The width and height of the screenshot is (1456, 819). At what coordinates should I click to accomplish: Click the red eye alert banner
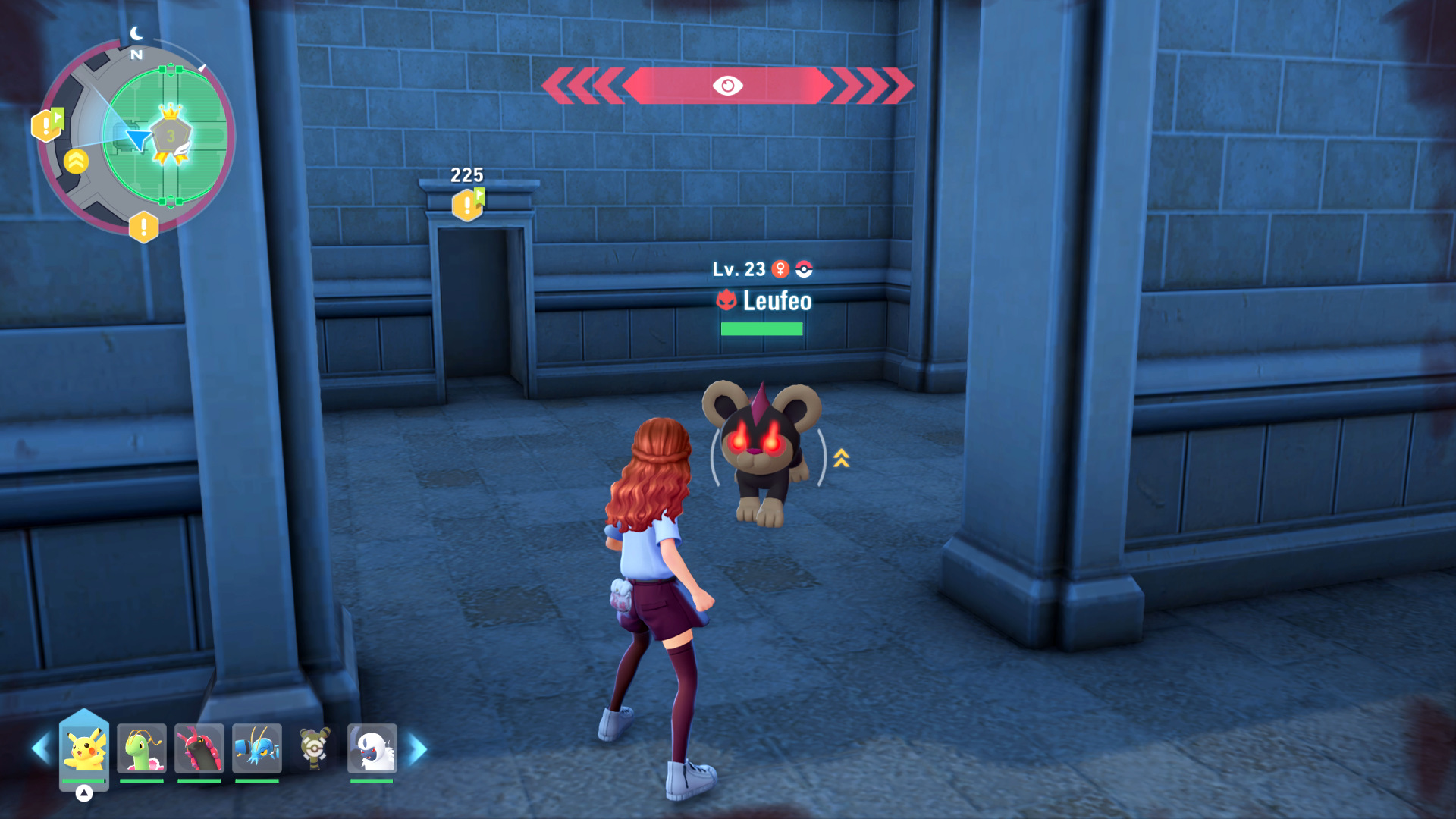(x=727, y=86)
